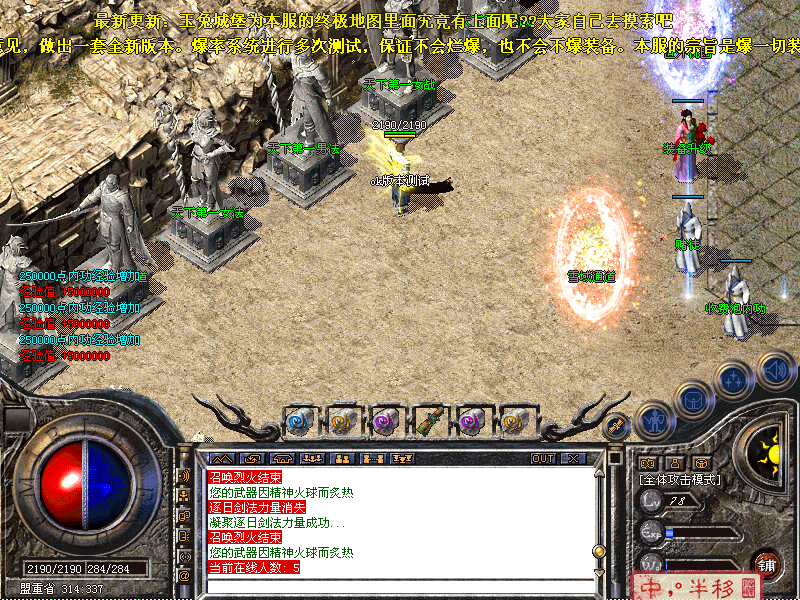
Task: Close the chat with the X button
Action: pos(573,458)
